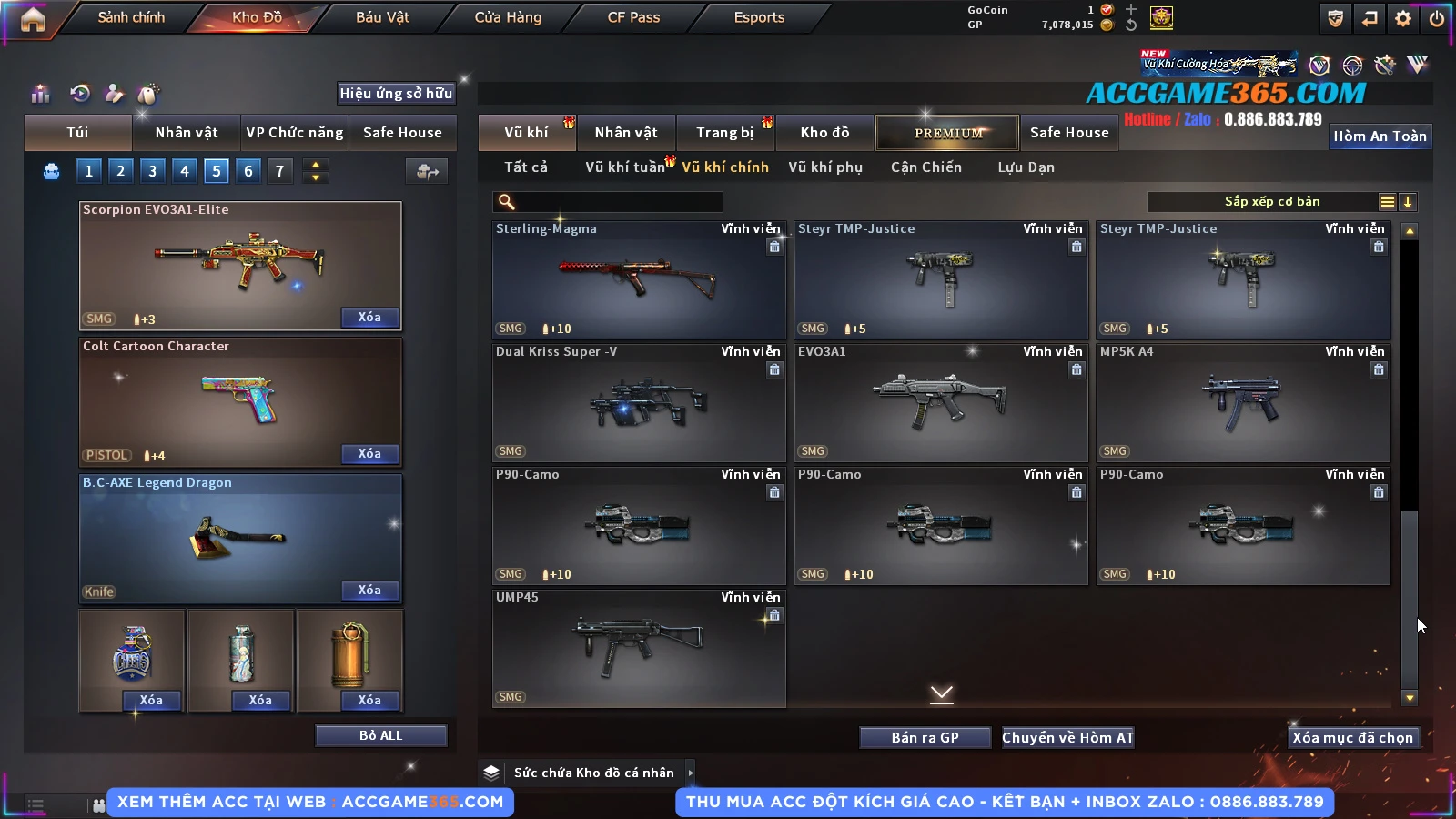This screenshot has width=1456, height=819.
Task: Switch to the PREMIUM tab
Action: [947, 133]
